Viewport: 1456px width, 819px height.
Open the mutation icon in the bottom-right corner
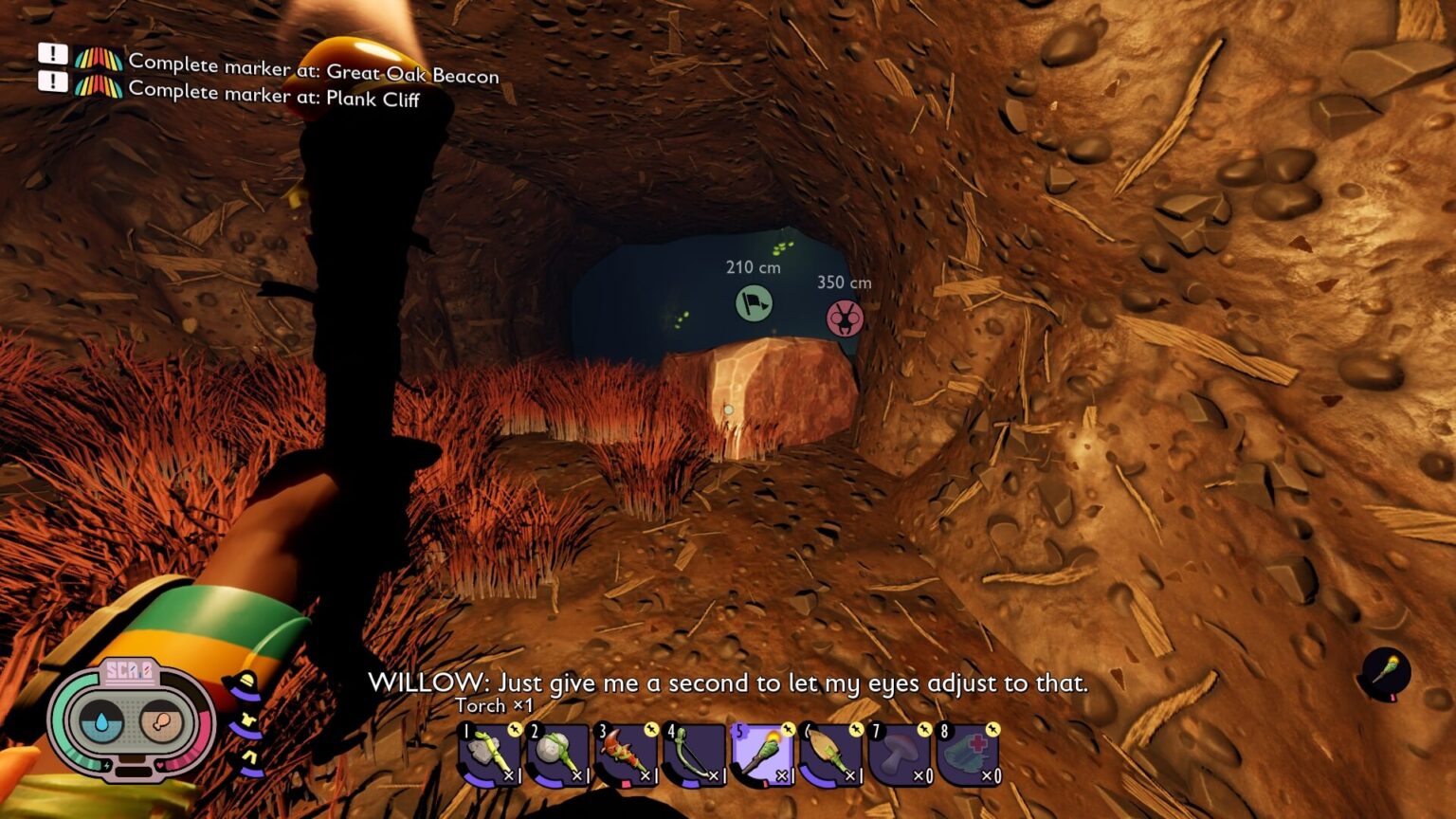pyautogui.click(x=1386, y=669)
